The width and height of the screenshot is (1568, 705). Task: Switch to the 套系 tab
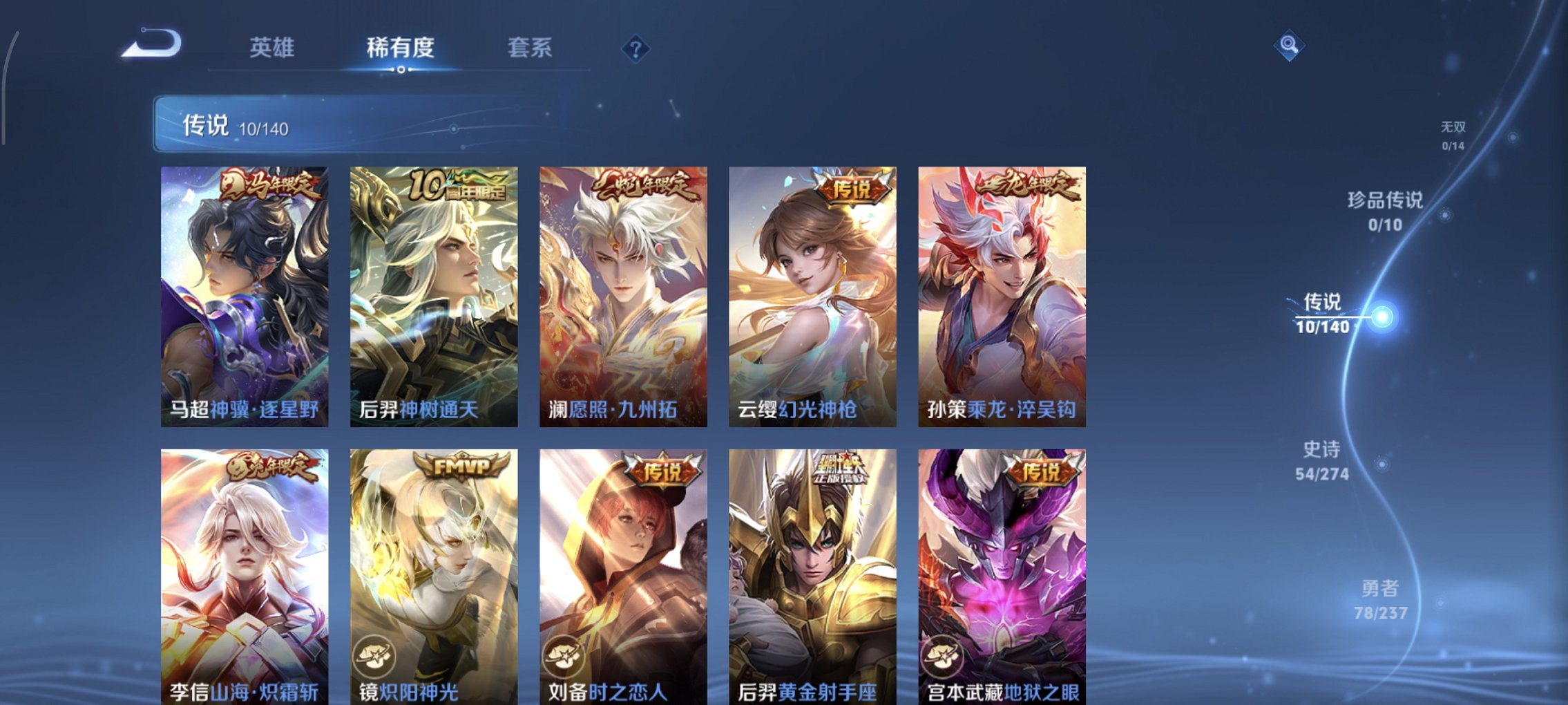(x=528, y=48)
